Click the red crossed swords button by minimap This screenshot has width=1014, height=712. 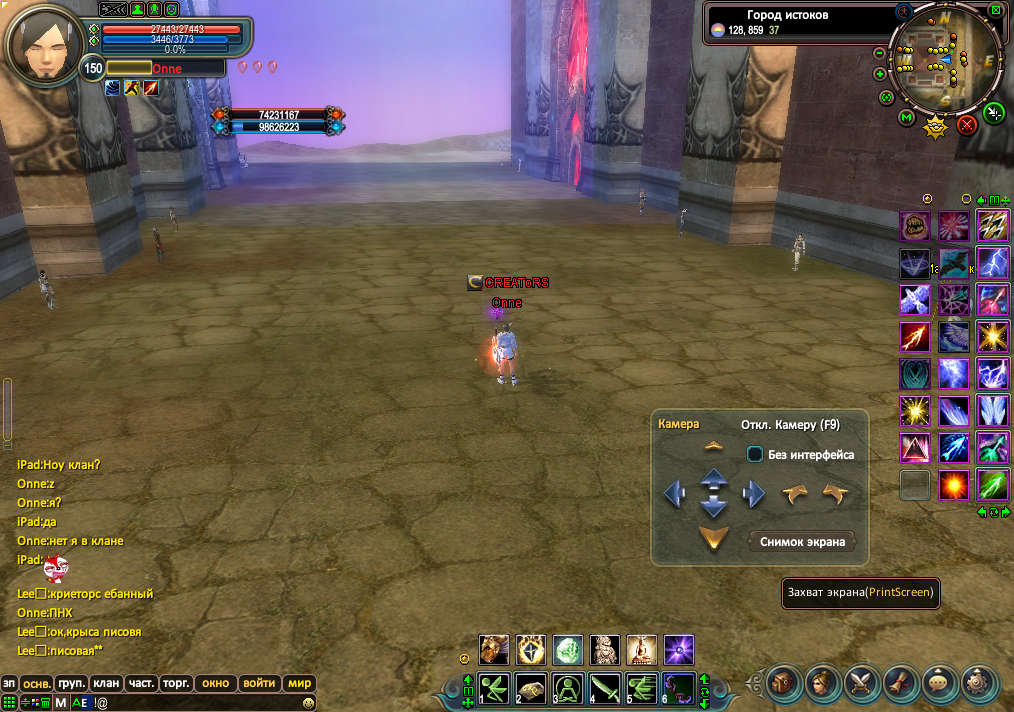(x=966, y=125)
